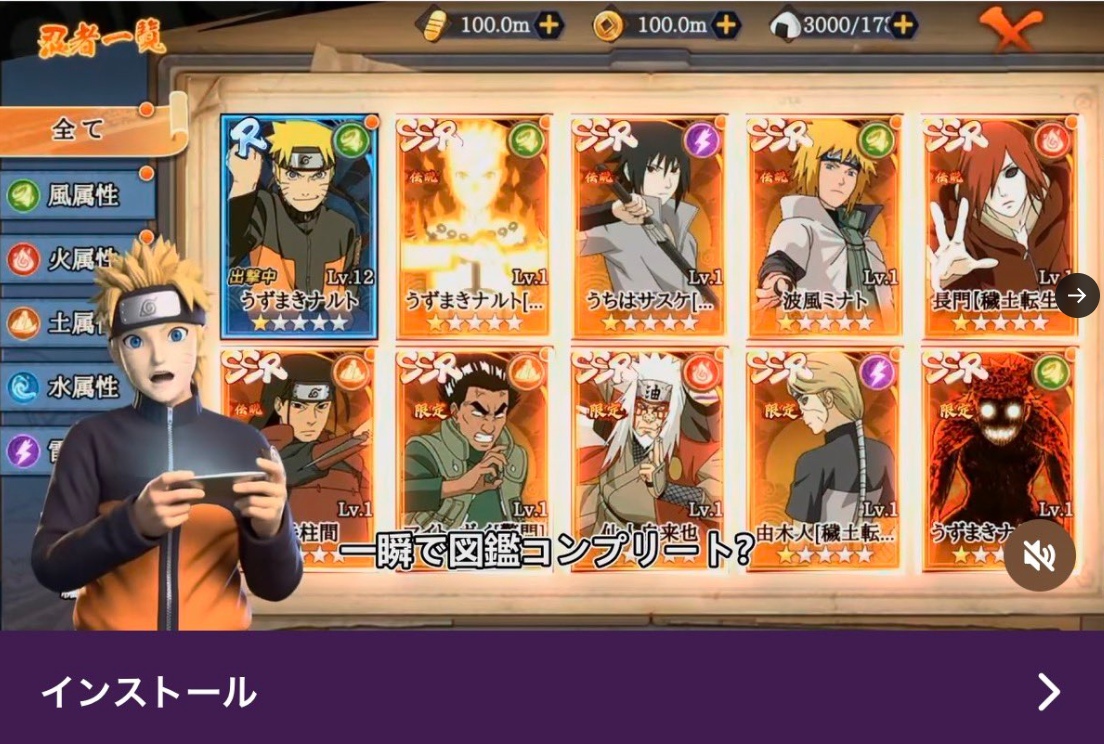Select the 全て (all) tab
Image resolution: width=1104 pixels, height=744 pixels.
click(x=80, y=129)
